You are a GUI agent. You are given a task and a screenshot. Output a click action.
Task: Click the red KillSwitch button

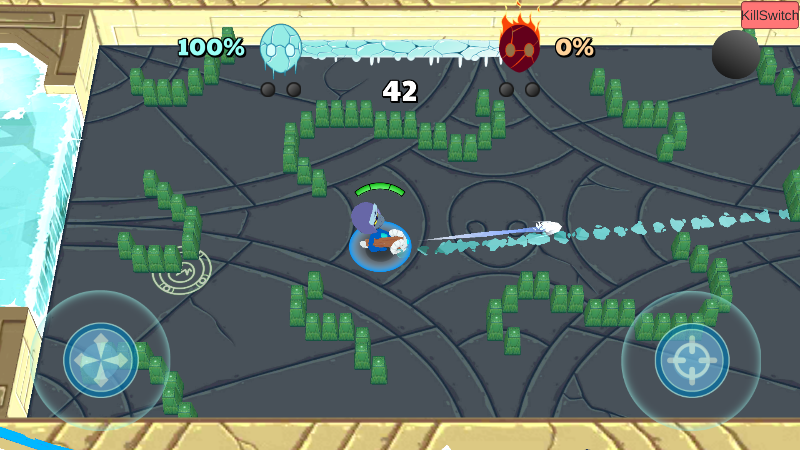point(770,16)
